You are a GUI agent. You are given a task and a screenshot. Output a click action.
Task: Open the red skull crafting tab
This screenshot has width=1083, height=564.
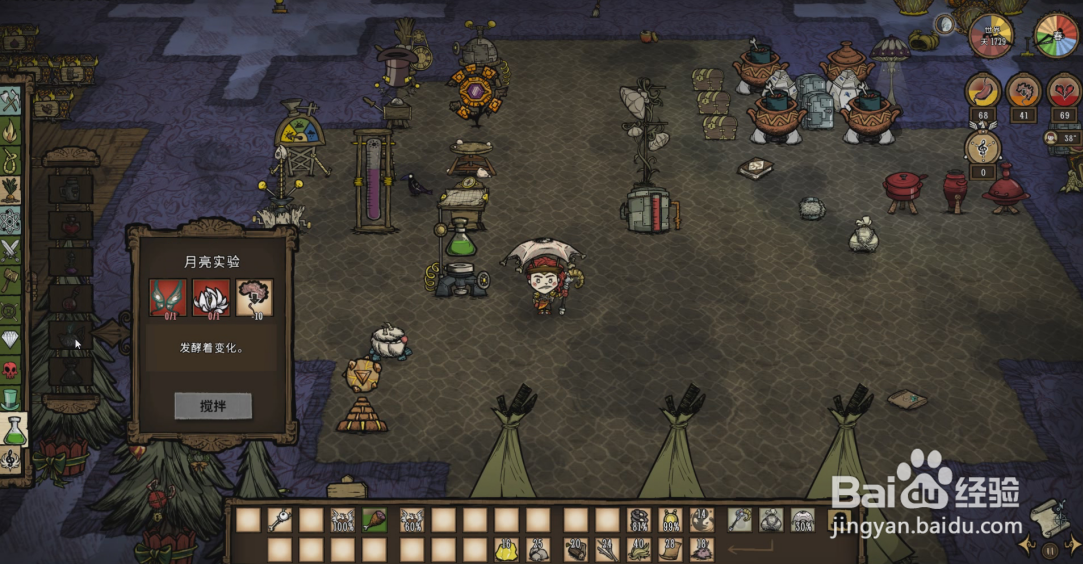11,370
